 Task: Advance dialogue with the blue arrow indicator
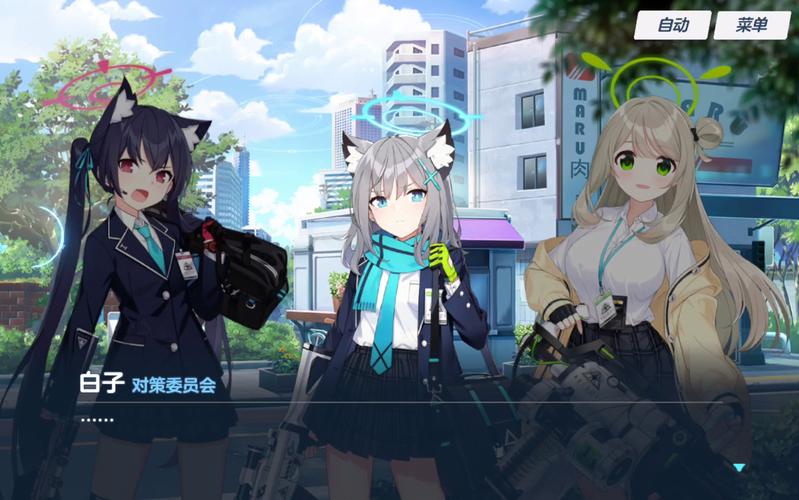[739, 467]
